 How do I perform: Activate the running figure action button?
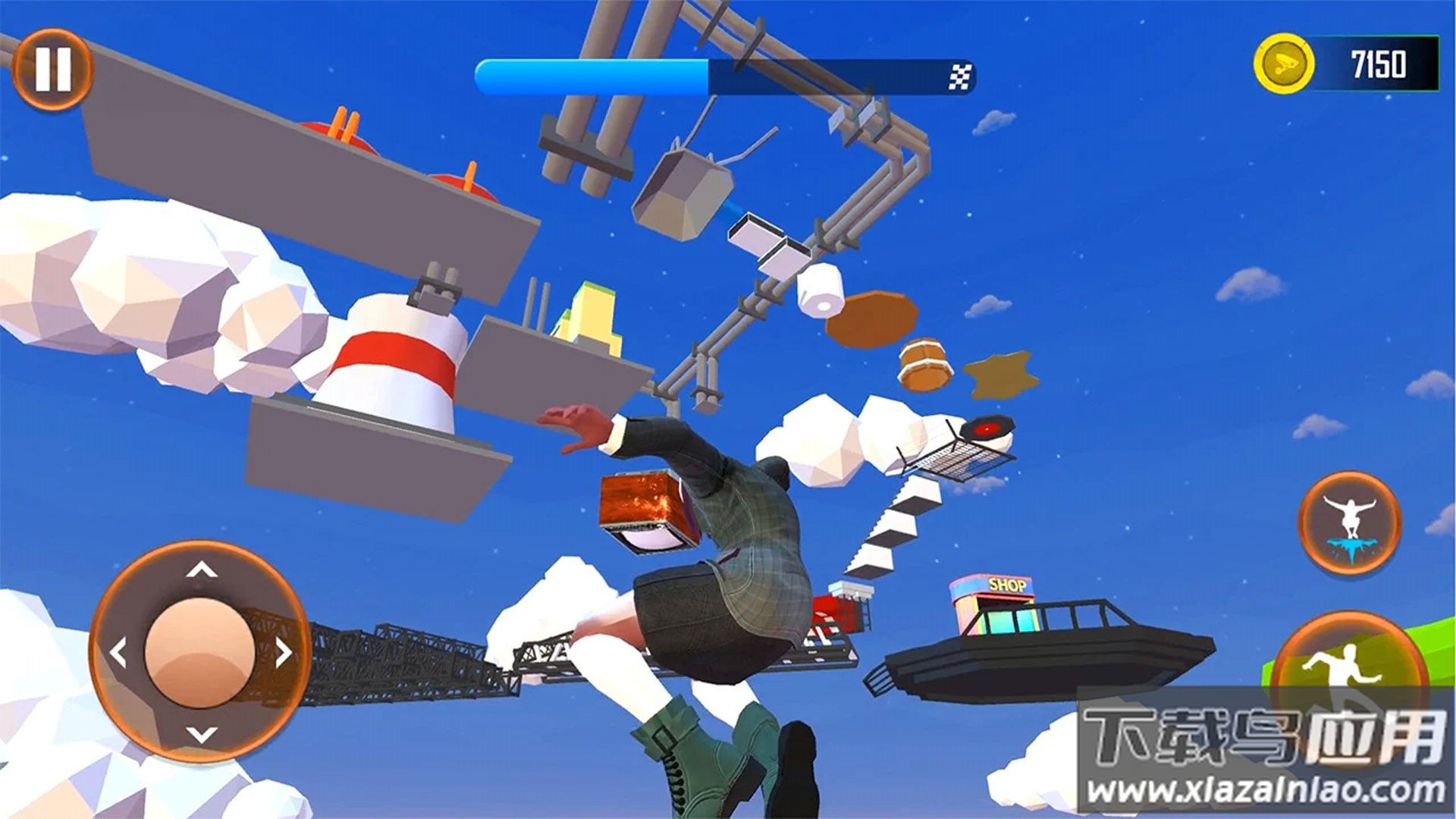pyautogui.click(x=1347, y=667)
